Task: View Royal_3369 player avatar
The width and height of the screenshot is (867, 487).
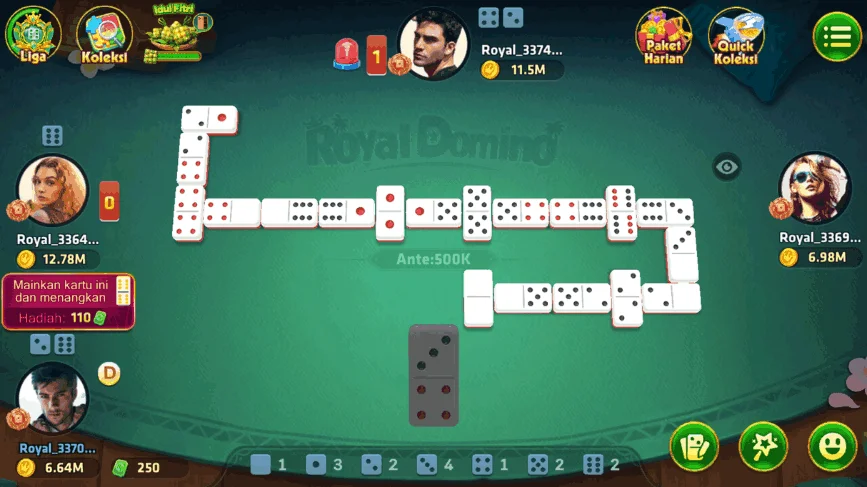Action: 814,187
